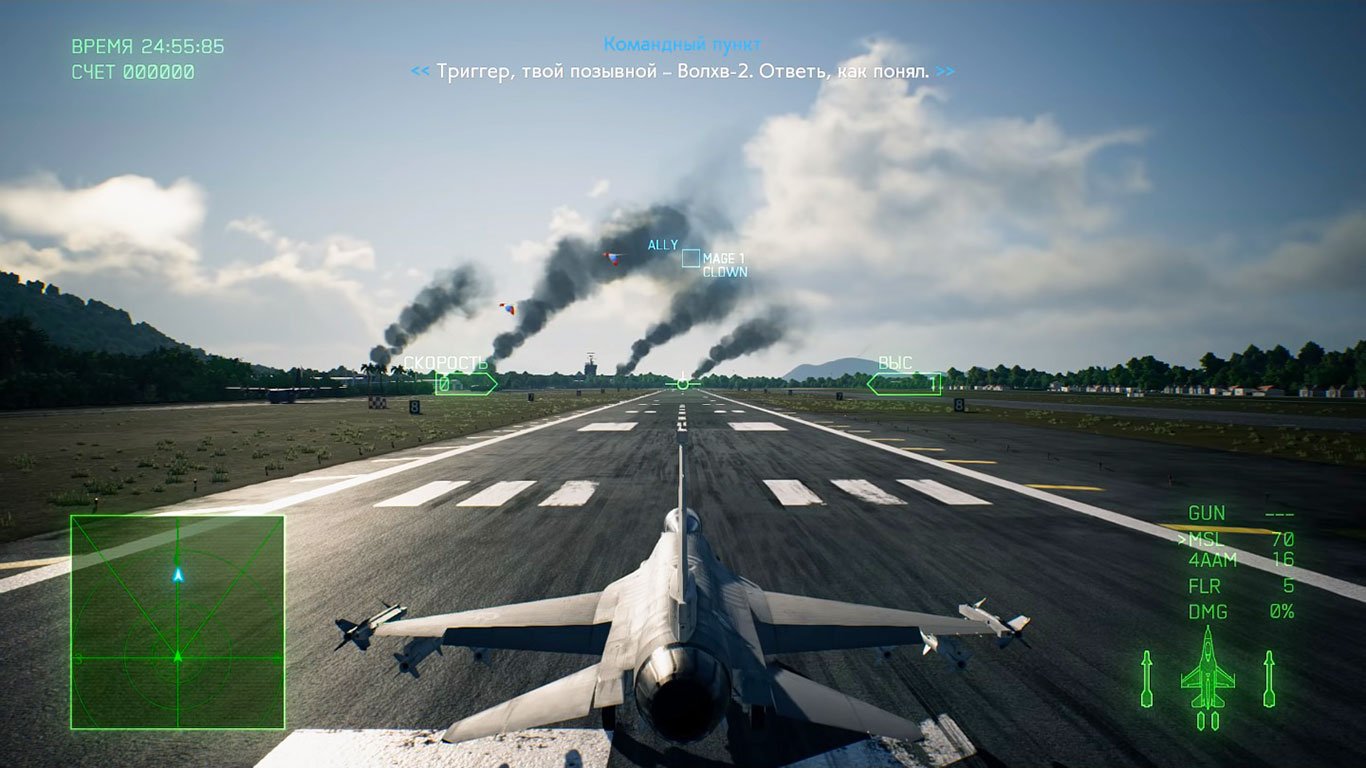Click the ALLY label above MAGE 1

click(665, 243)
